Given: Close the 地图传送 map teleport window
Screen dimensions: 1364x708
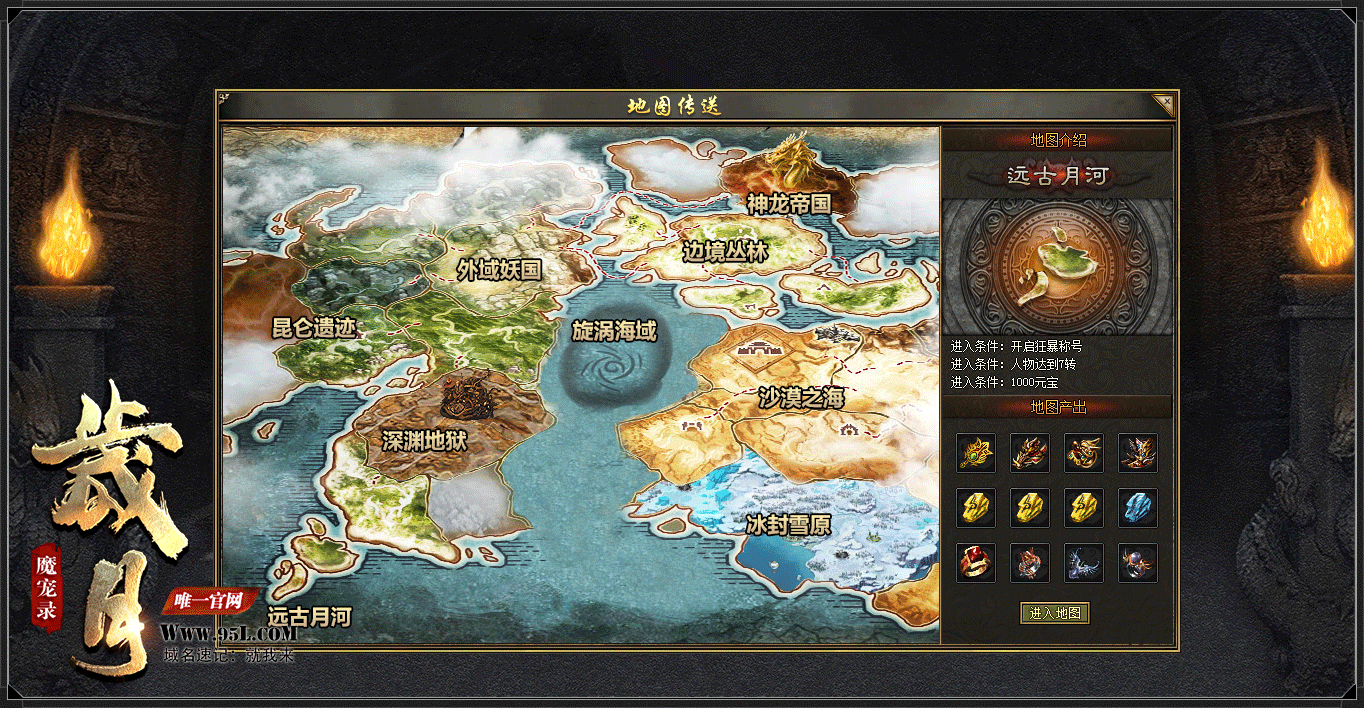Looking at the screenshot, I should (x=1162, y=104).
